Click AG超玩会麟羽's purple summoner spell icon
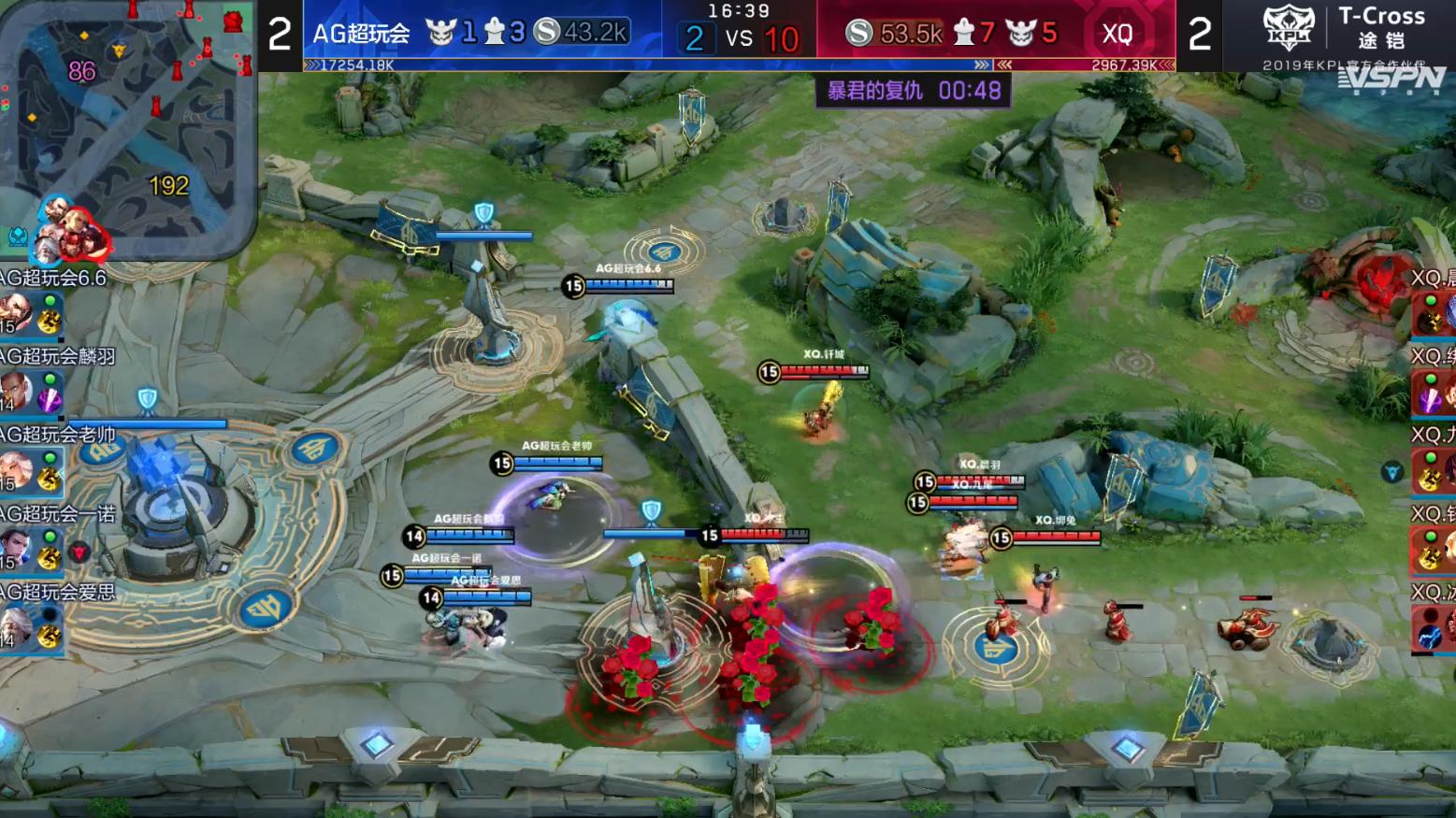Viewport: 1456px width, 818px height. click(49, 400)
